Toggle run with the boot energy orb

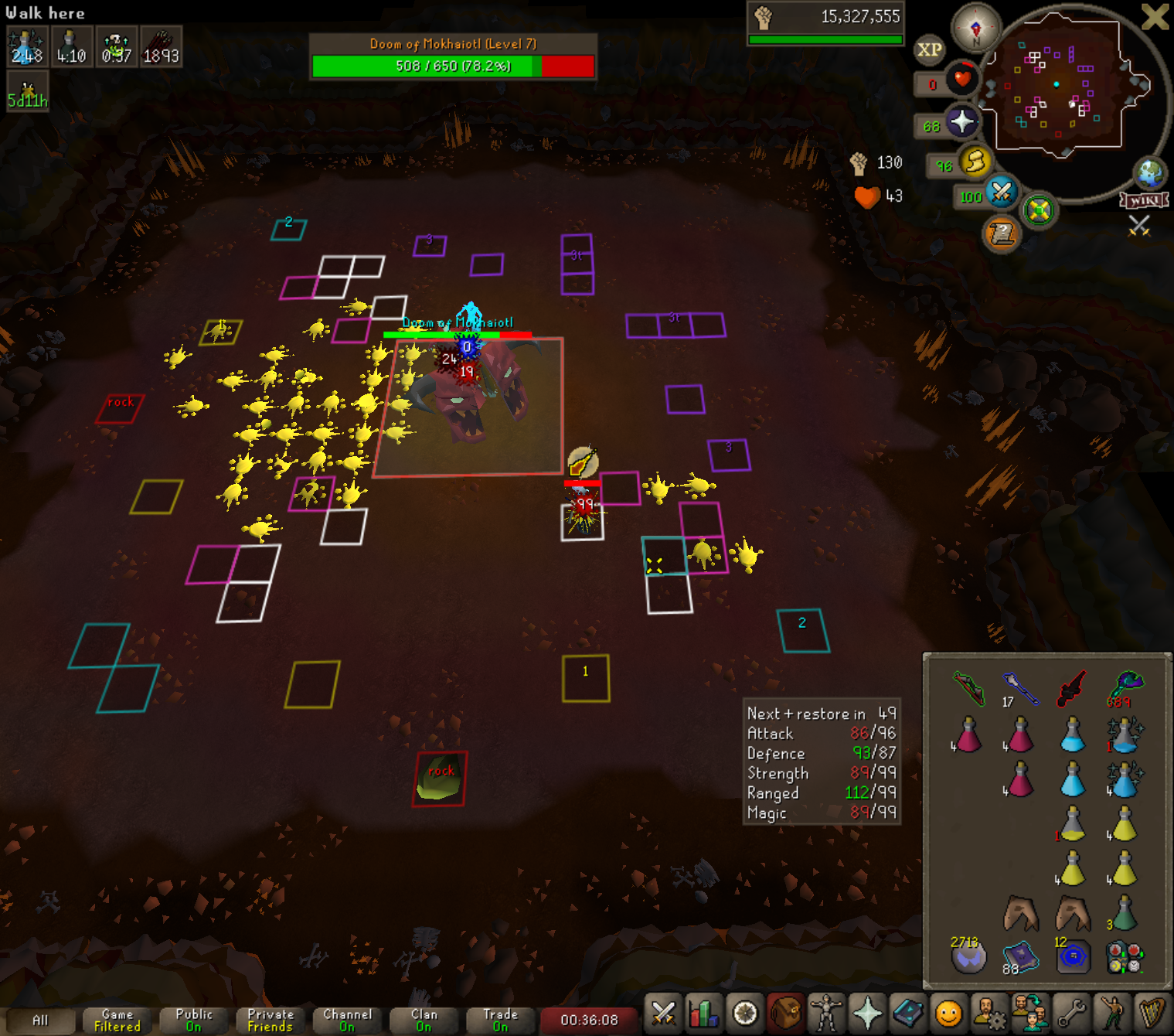click(x=975, y=162)
